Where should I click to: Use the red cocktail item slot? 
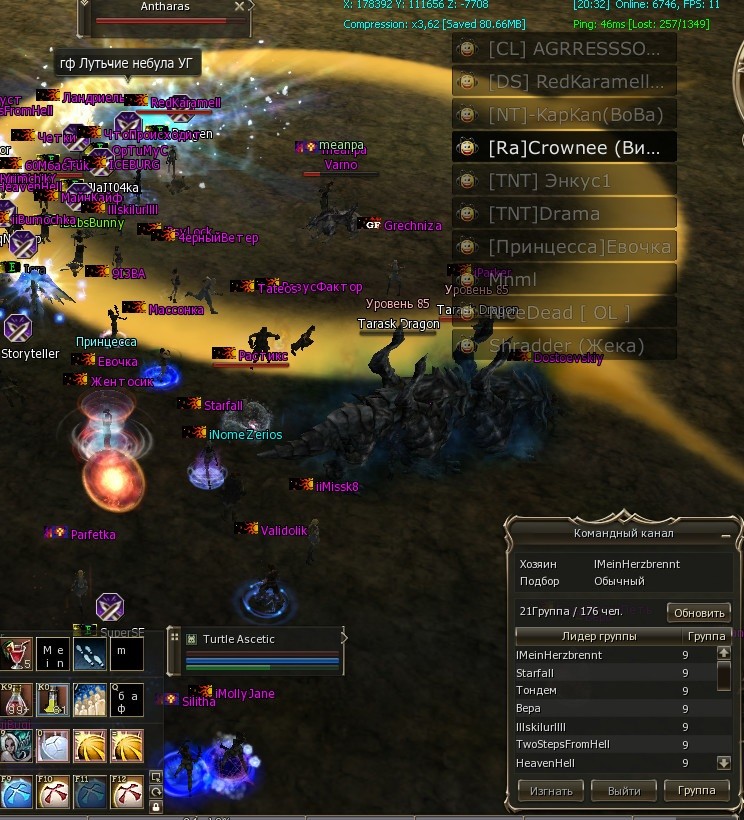pos(16,655)
